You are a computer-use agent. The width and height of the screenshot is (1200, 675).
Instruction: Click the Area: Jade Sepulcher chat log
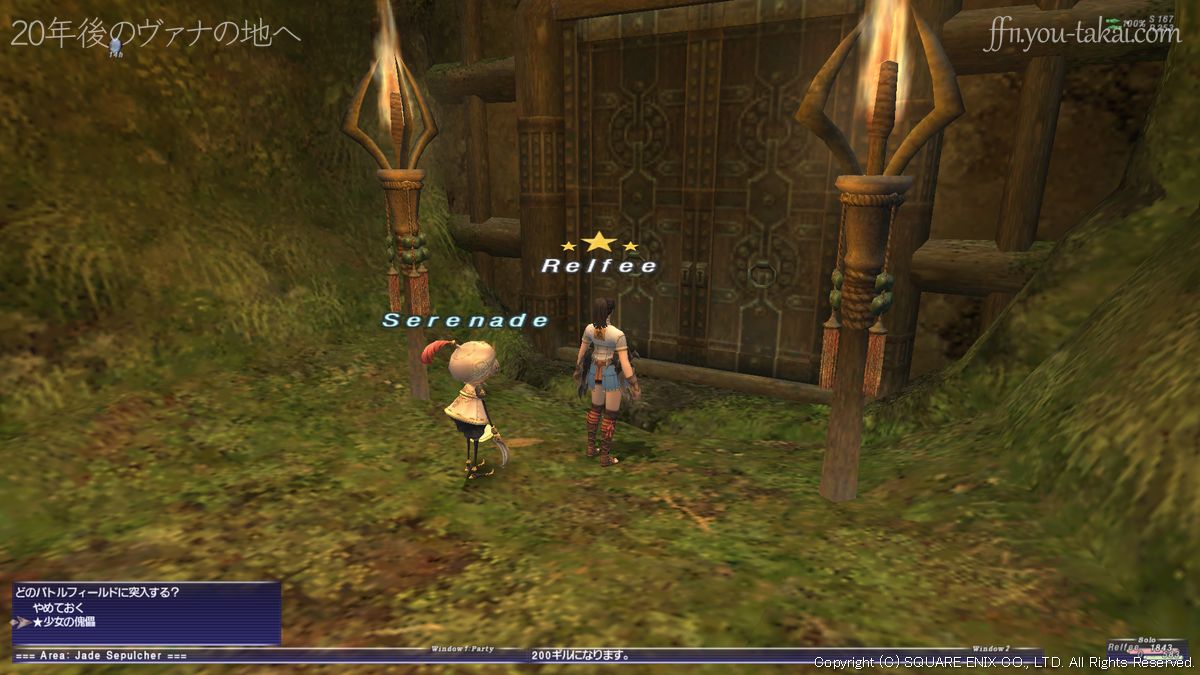(101, 655)
